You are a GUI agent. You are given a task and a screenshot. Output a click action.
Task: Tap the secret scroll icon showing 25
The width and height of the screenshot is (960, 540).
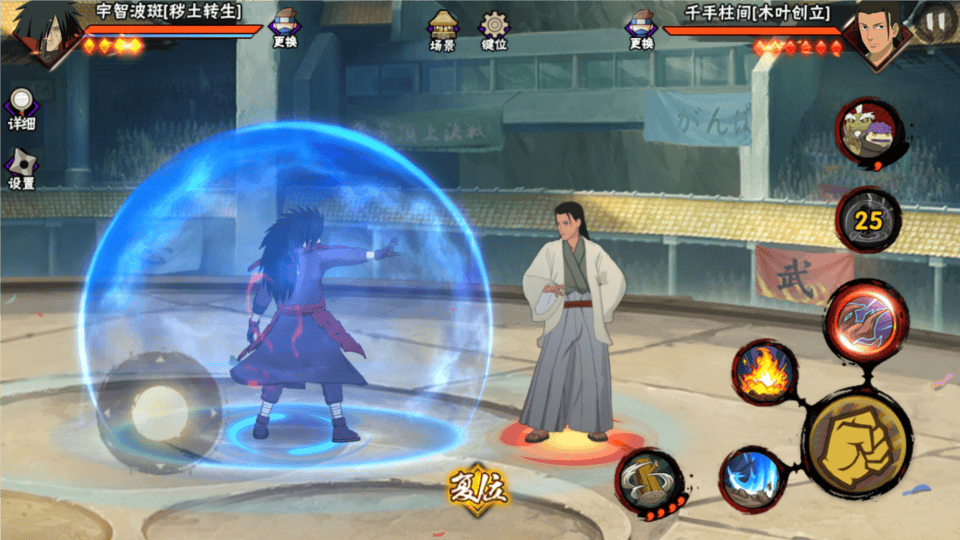pyautogui.click(x=868, y=220)
